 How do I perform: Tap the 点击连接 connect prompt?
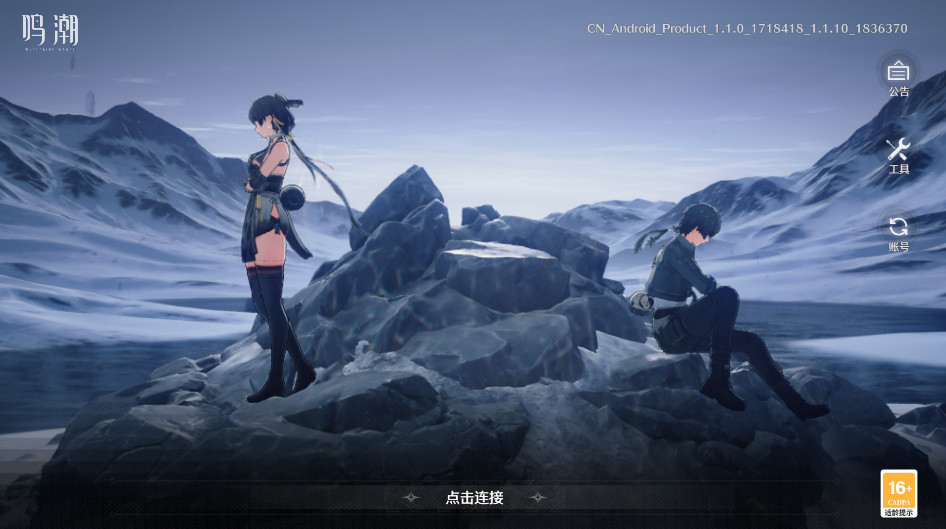[x=474, y=498]
